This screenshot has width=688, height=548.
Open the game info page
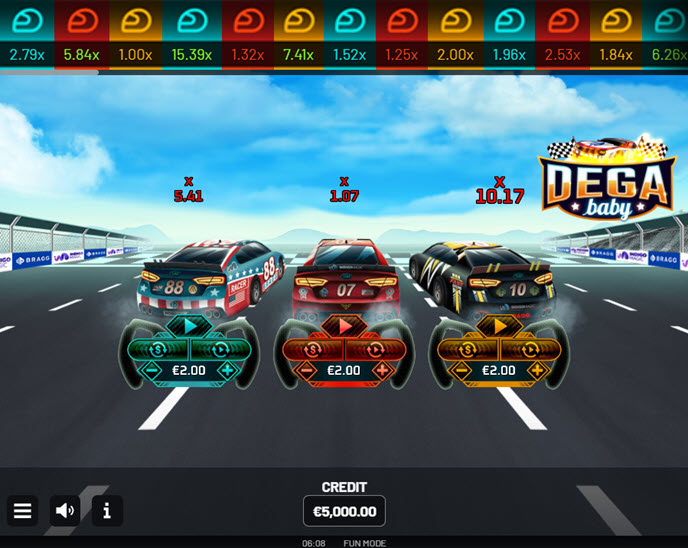tap(107, 511)
